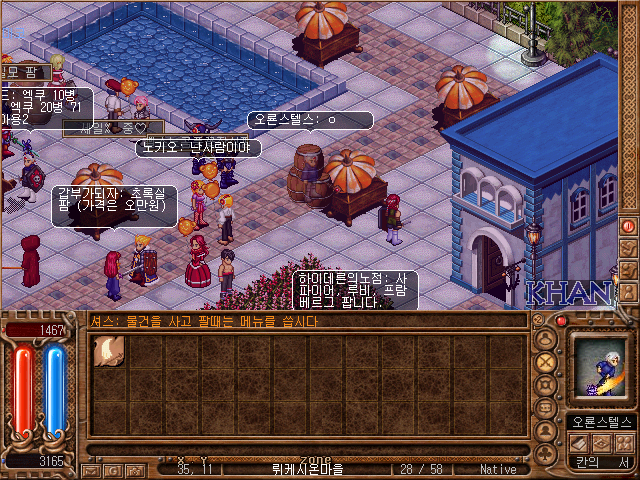
Task: Click the four-dot grid icon button
Action: (x=624, y=443)
